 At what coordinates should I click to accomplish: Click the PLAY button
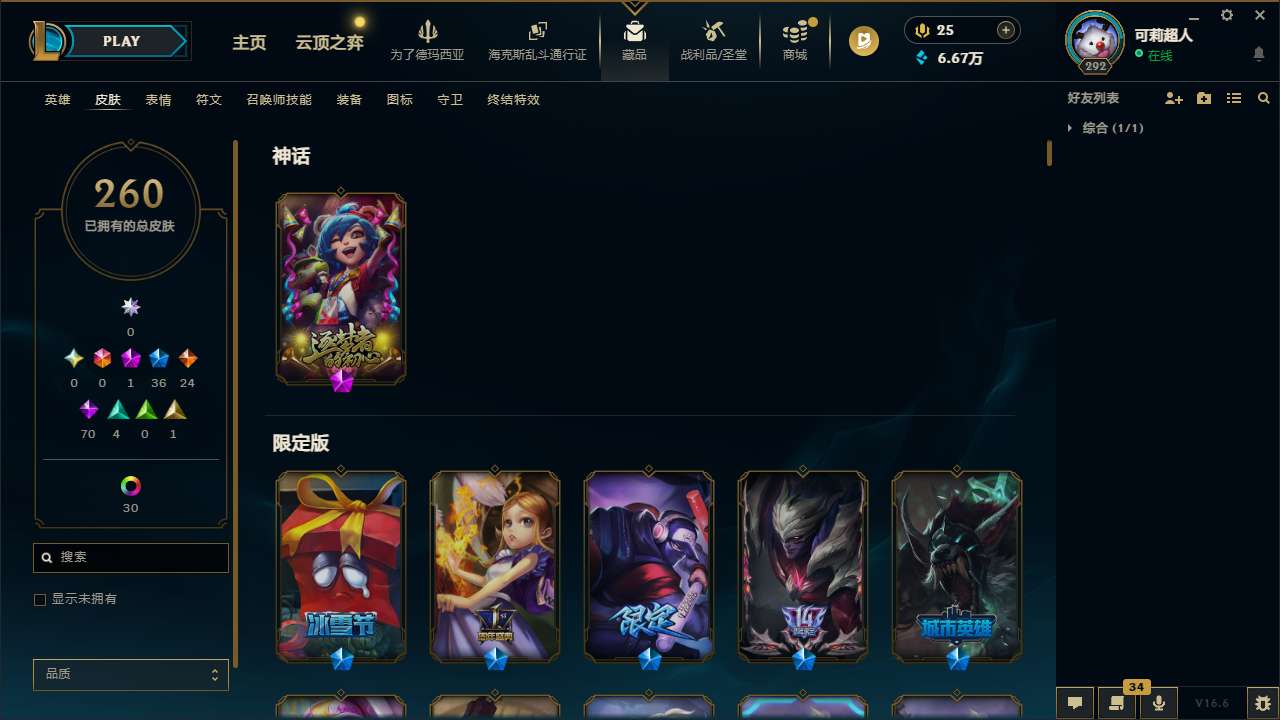click(x=120, y=41)
